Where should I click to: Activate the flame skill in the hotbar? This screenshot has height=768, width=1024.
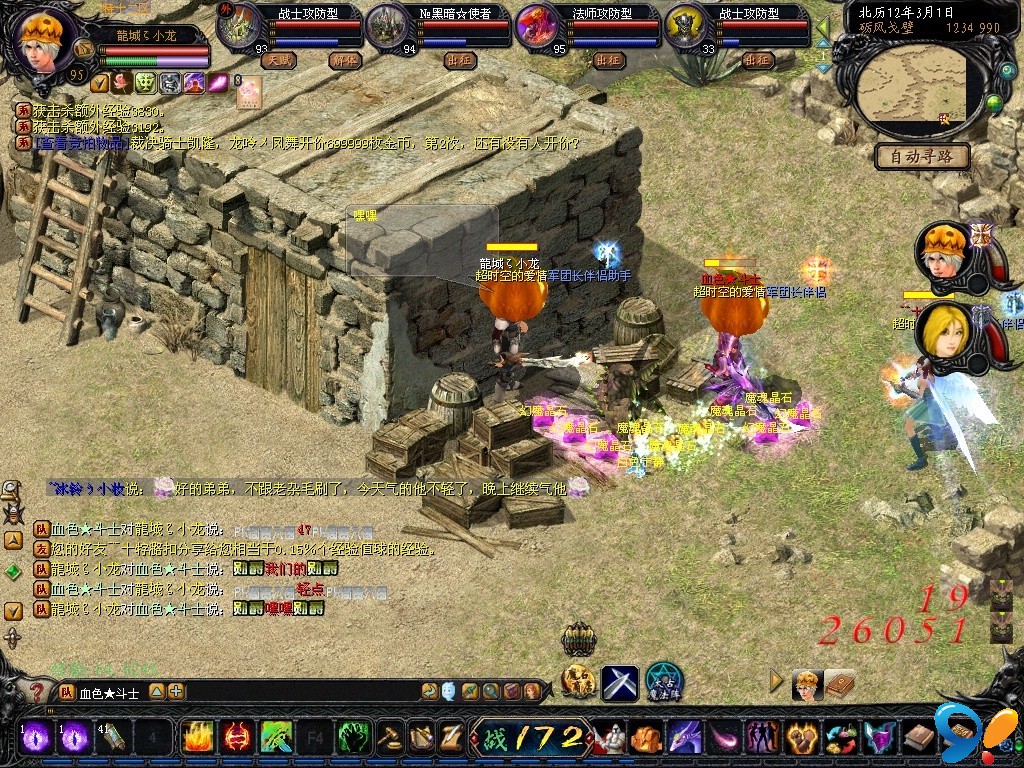point(197,738)
